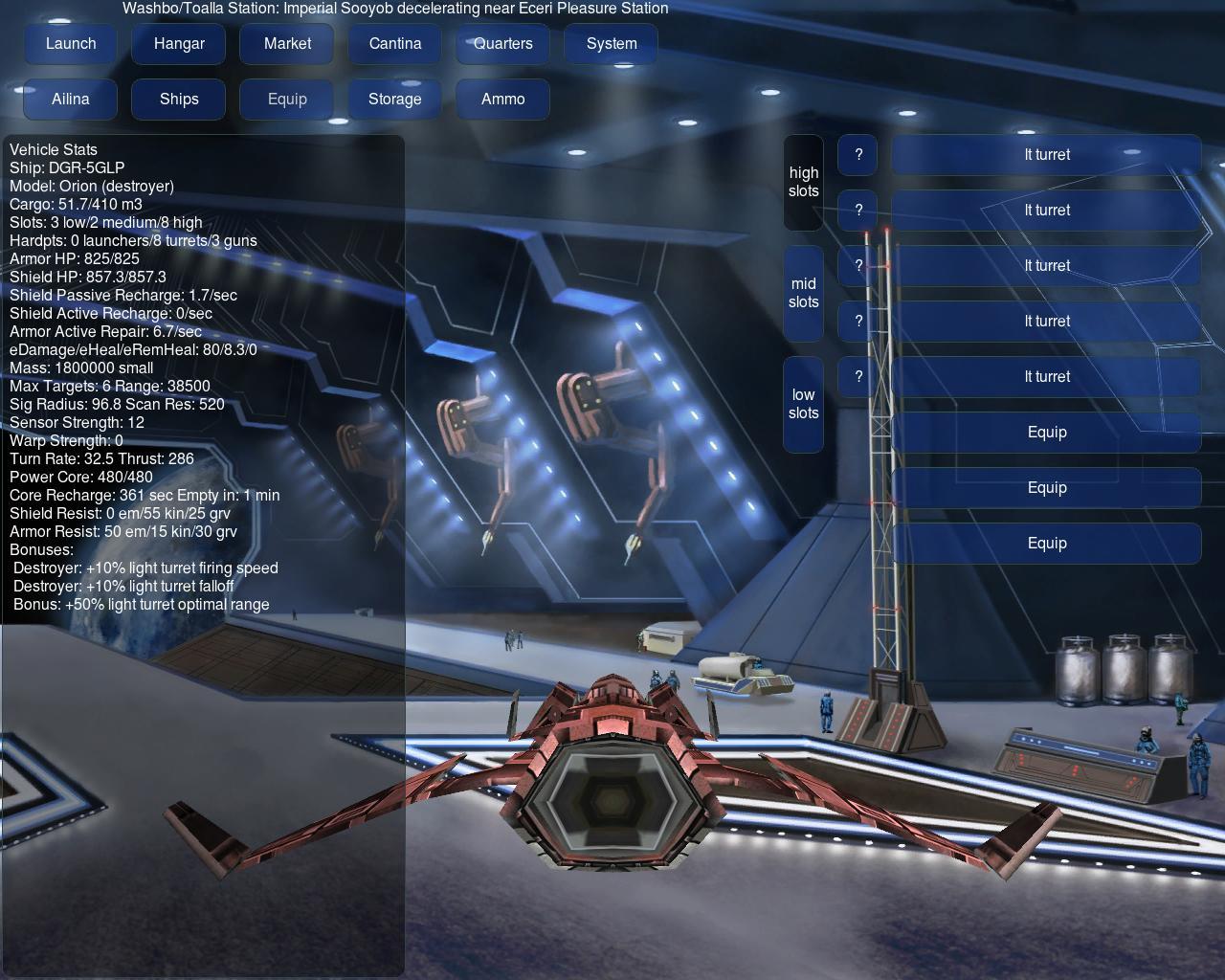Enter the Quarters

point(503,44)
